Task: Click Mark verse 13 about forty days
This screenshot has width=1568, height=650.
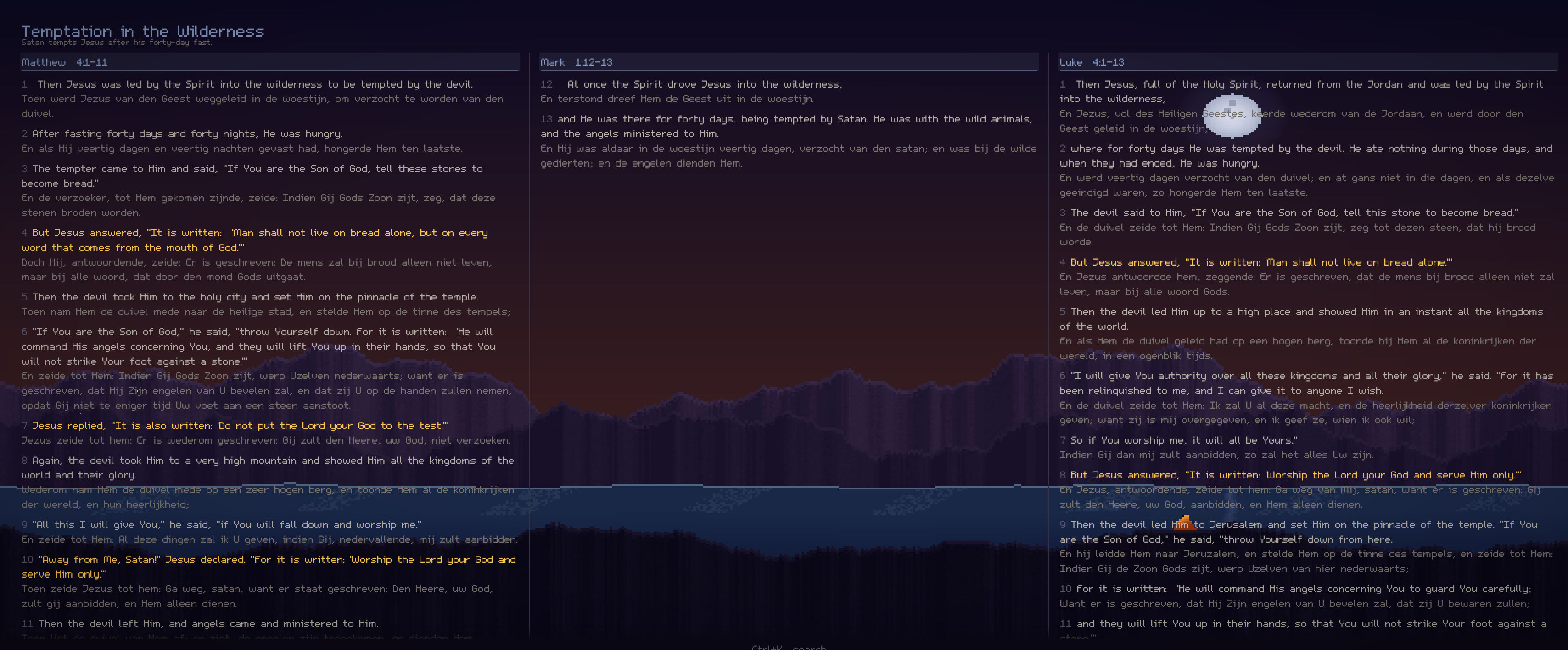Action: click(x=785, y=119)
